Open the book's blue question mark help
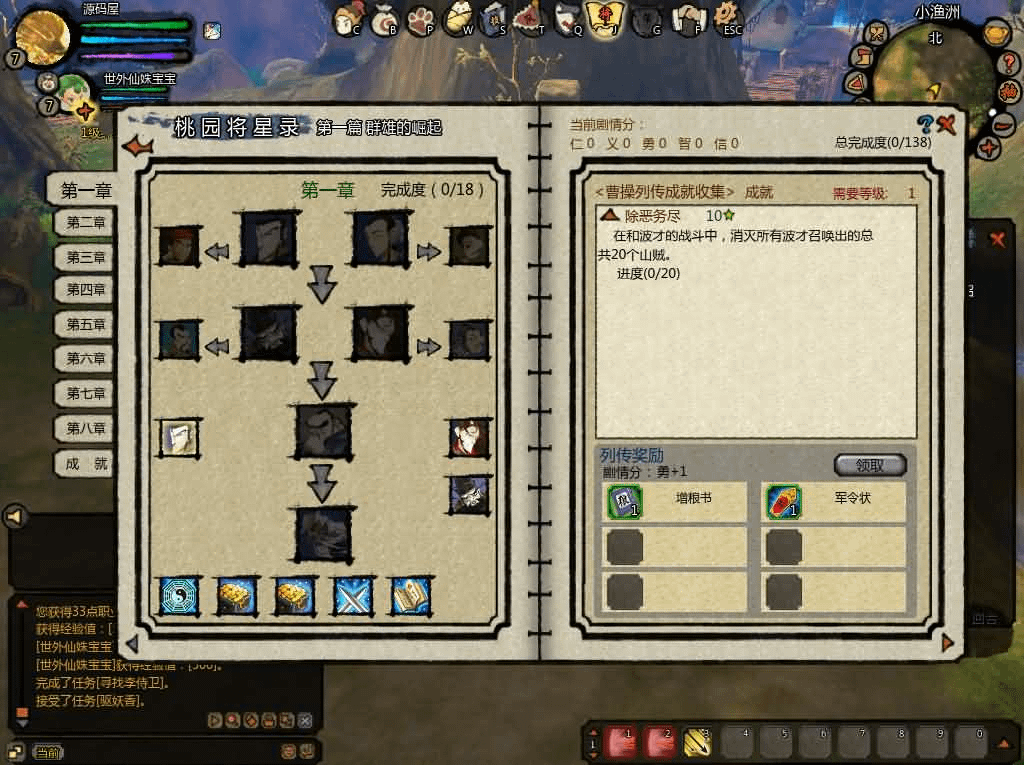 925,125
